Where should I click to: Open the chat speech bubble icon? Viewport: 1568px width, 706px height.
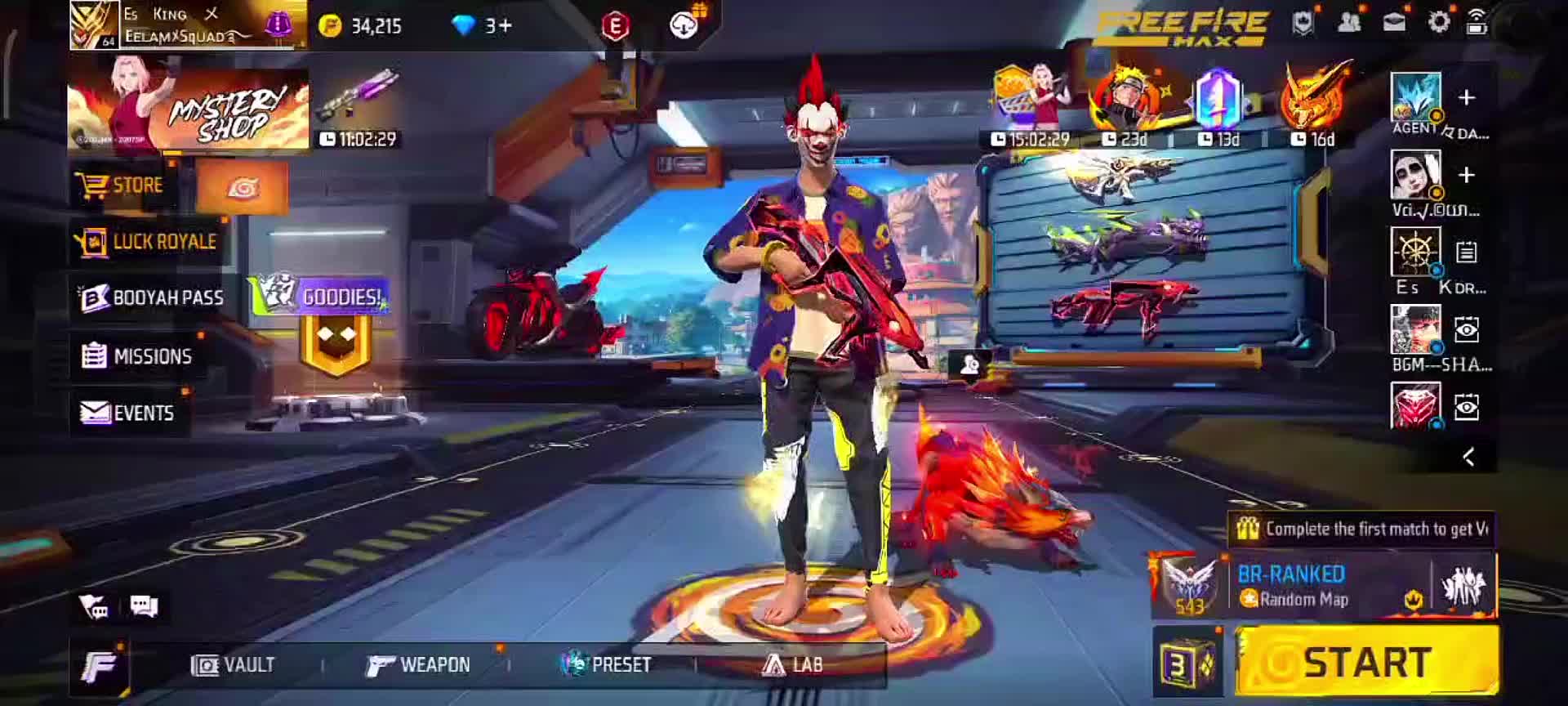pos(144,606)
